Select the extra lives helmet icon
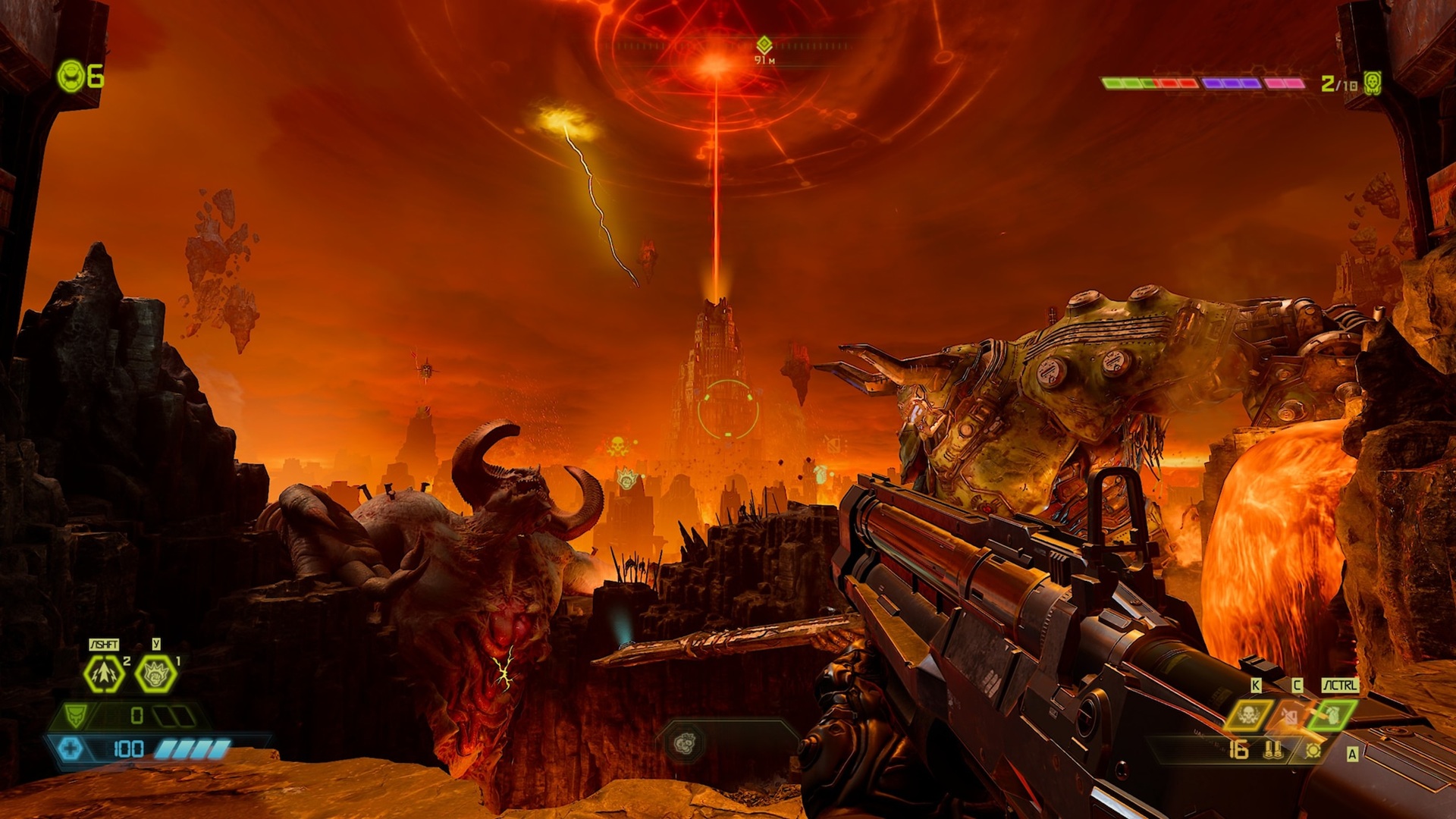 [72, 77]
